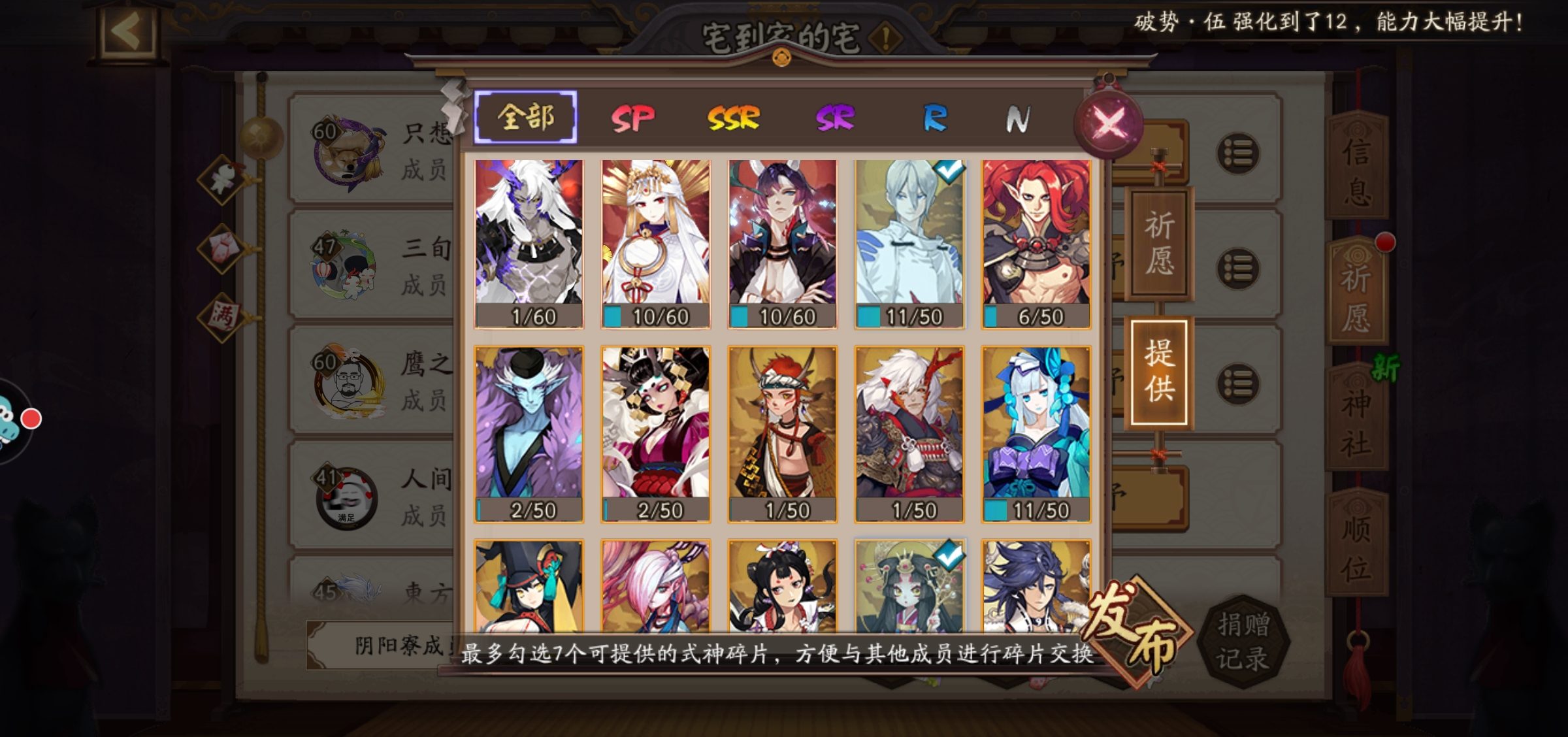1568x737 pixels.
Task: Select the 提供 wooden sign tab
Action: pyautogui.click(x=1159, y=371)
